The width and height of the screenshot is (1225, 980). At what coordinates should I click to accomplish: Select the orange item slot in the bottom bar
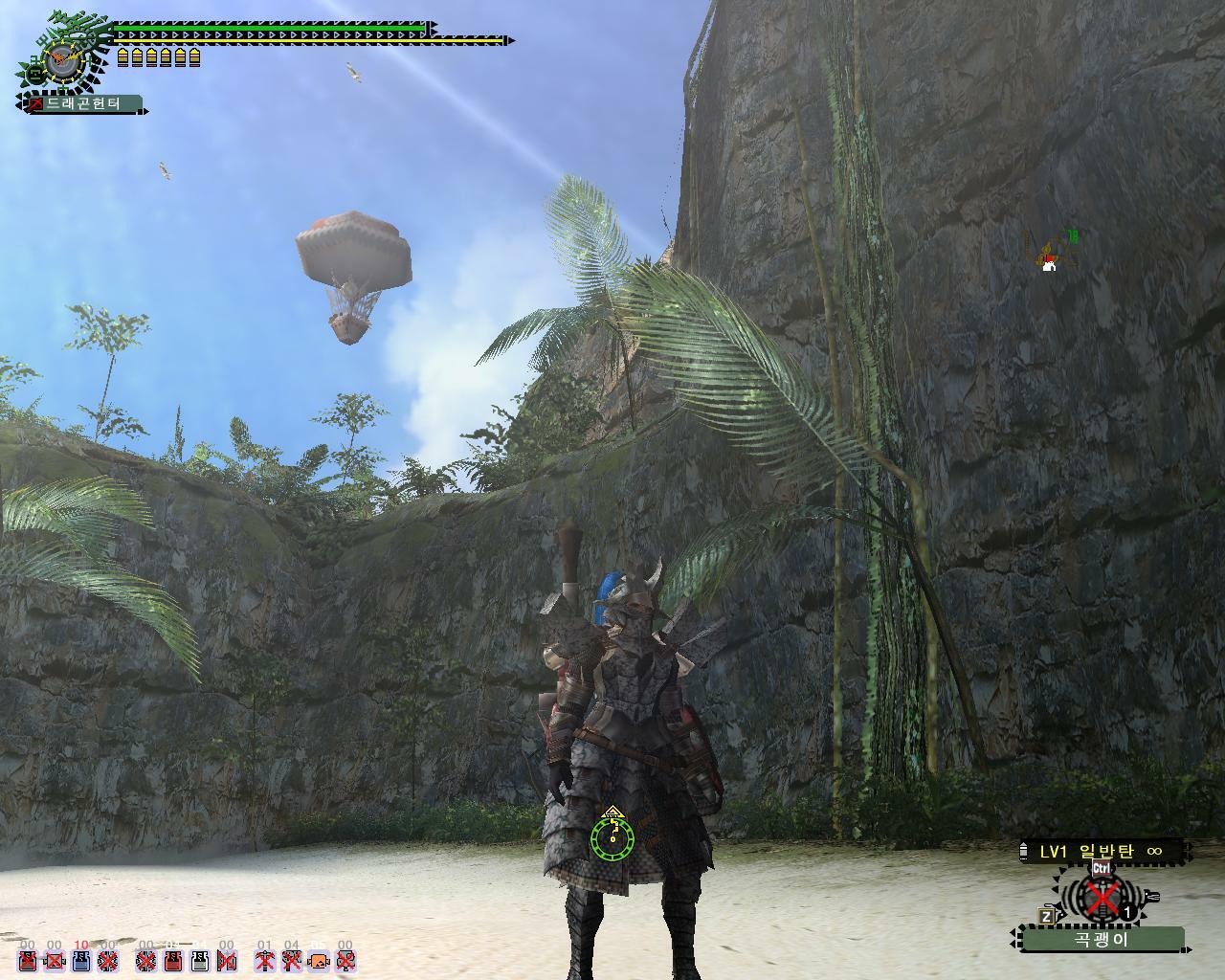(x=319, y=961)
